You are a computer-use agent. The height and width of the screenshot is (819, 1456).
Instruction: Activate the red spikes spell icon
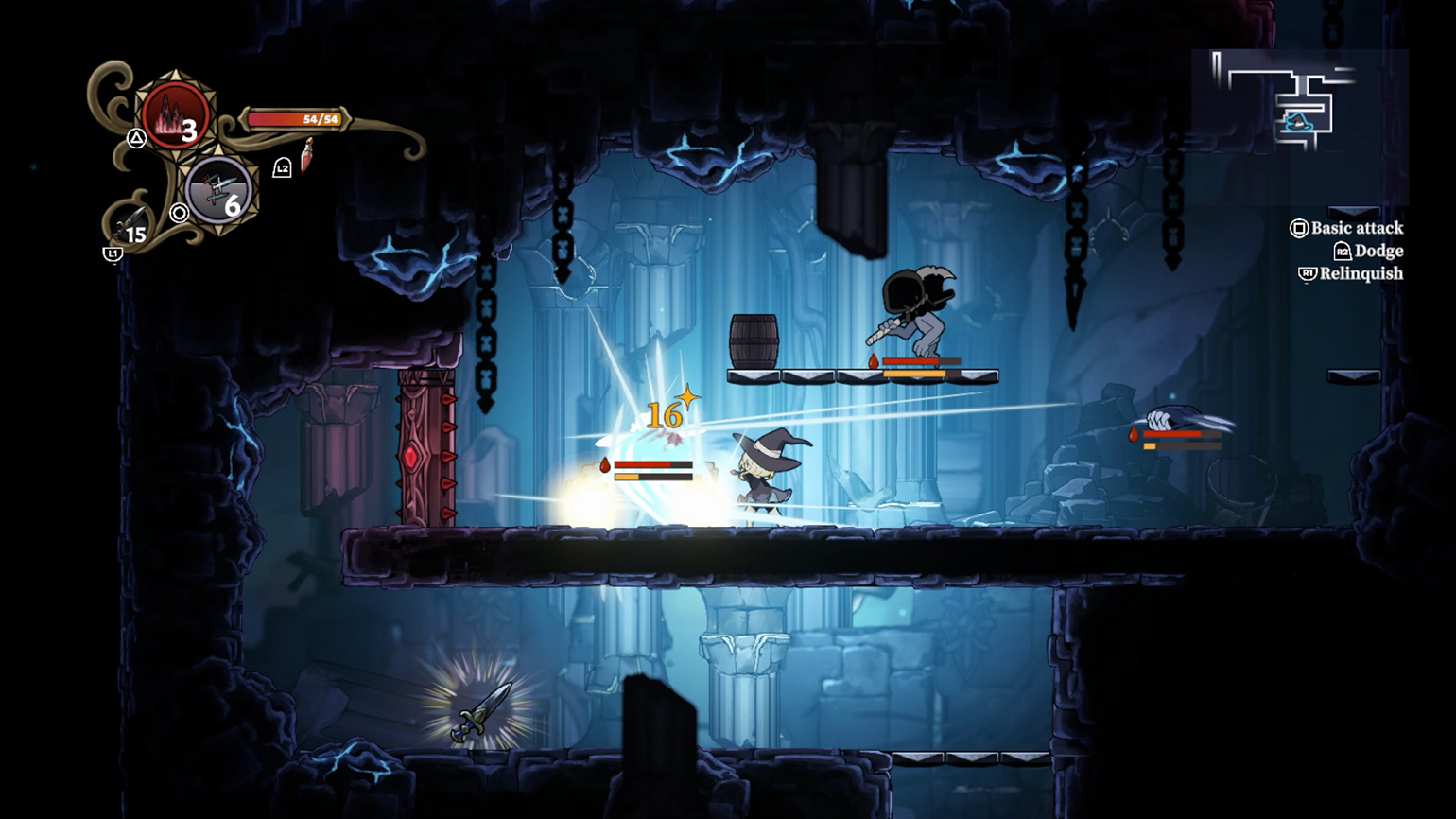(175, 114)
